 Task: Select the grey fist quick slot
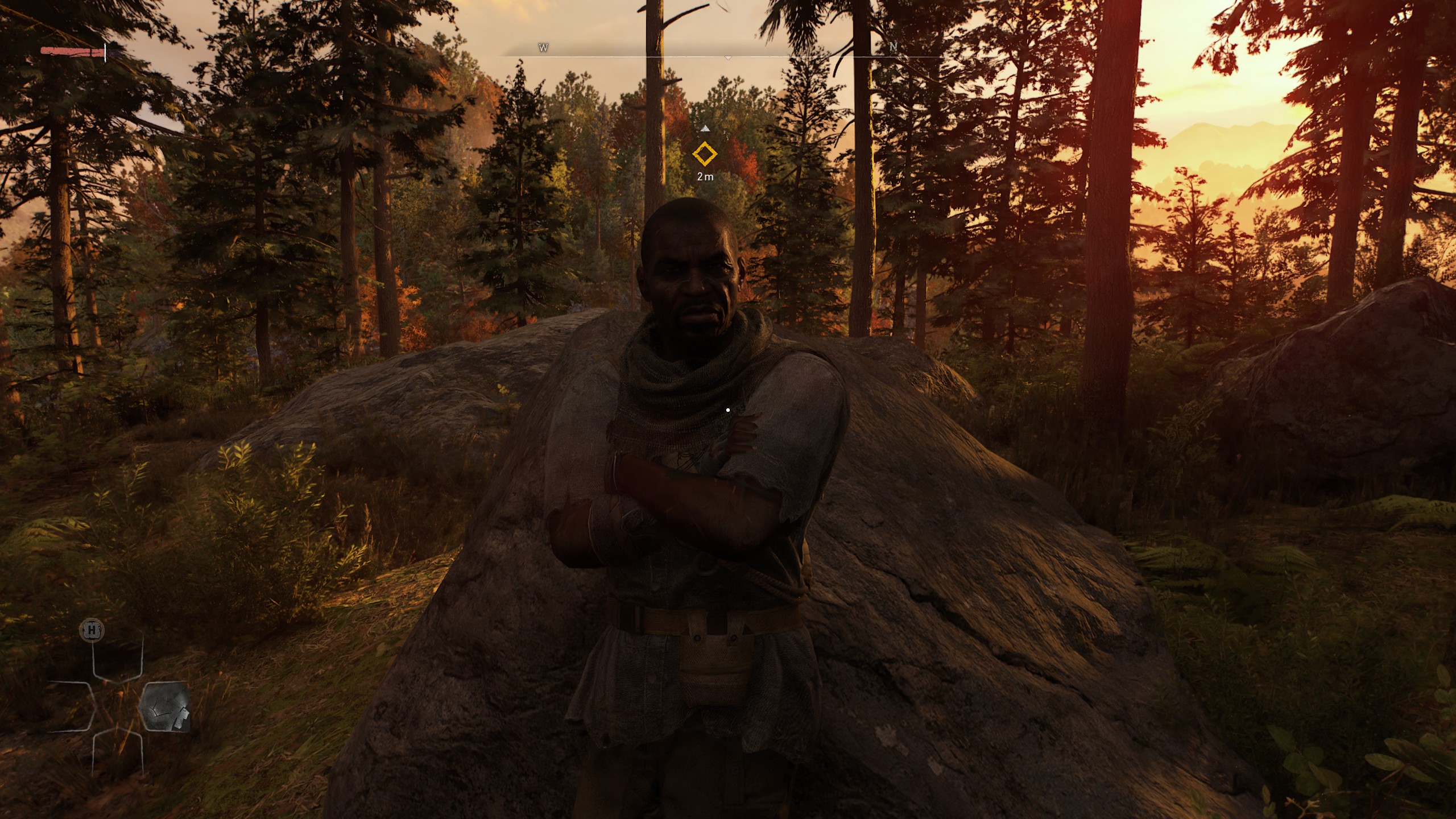(x=165, y=706)
